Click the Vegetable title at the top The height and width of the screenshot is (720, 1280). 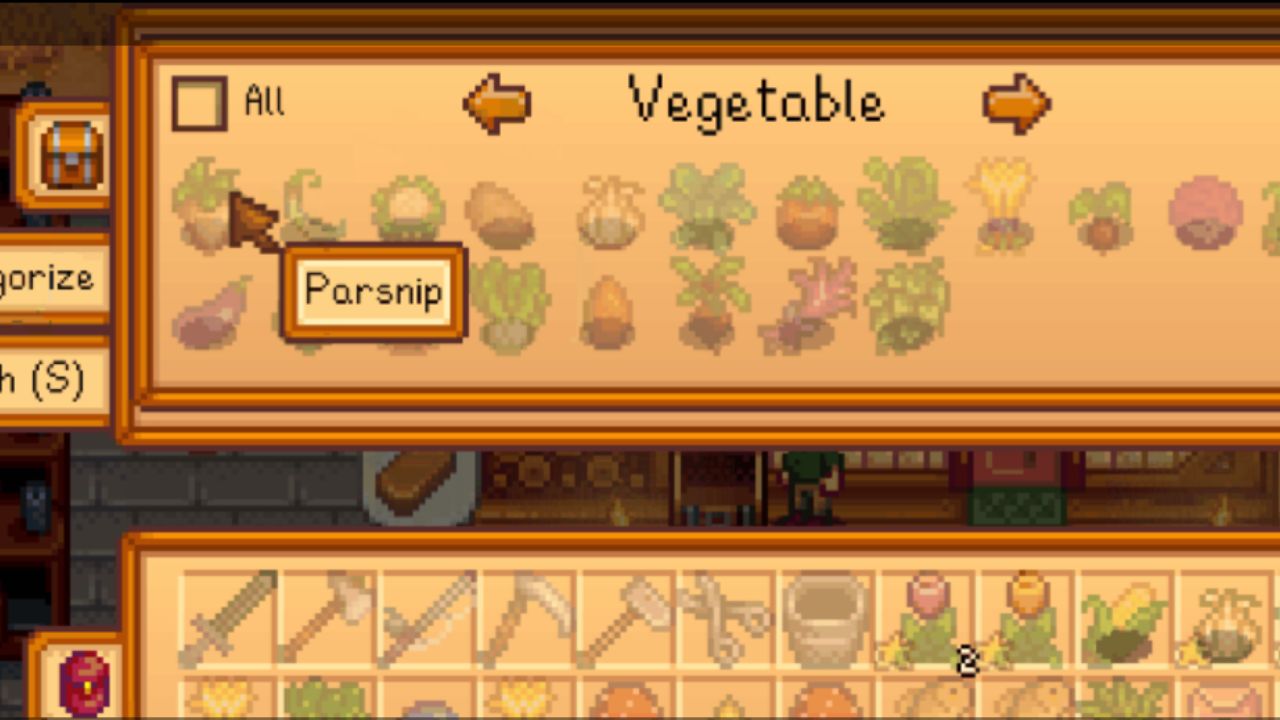[x=755, y=100]
